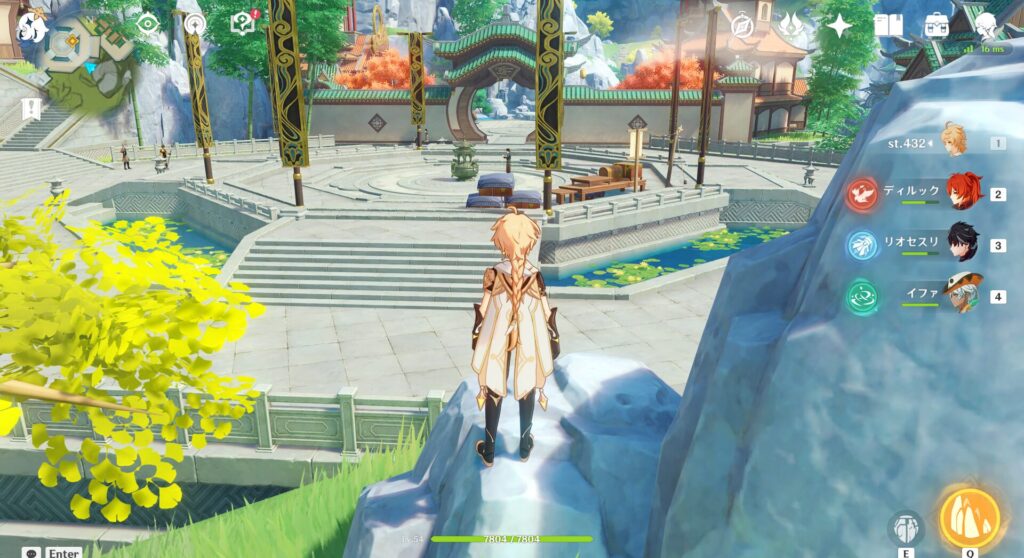Open the Adventurer Handbook book icon

point(888,25)
